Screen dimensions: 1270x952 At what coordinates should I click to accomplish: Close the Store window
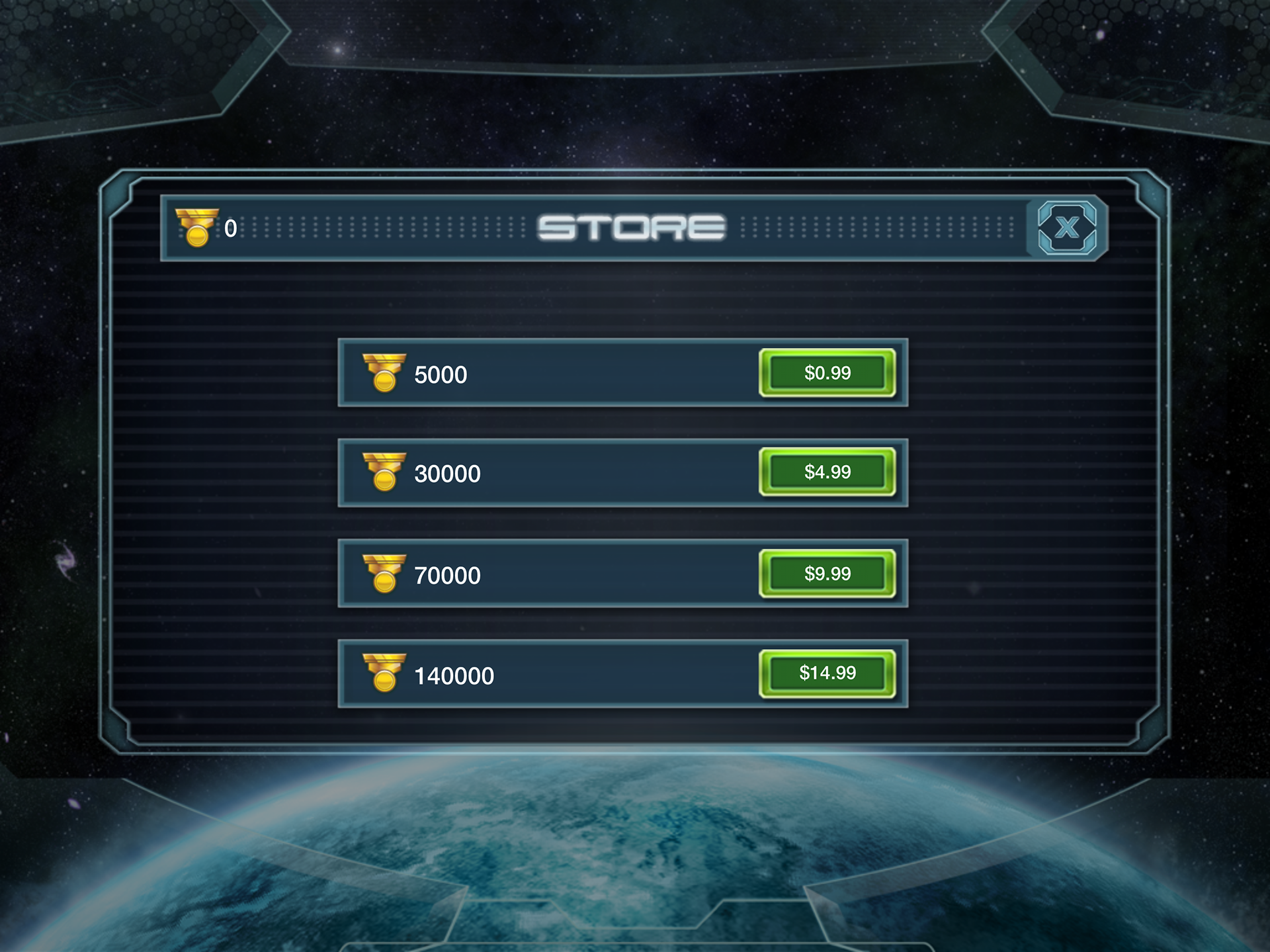(1066, 228)
